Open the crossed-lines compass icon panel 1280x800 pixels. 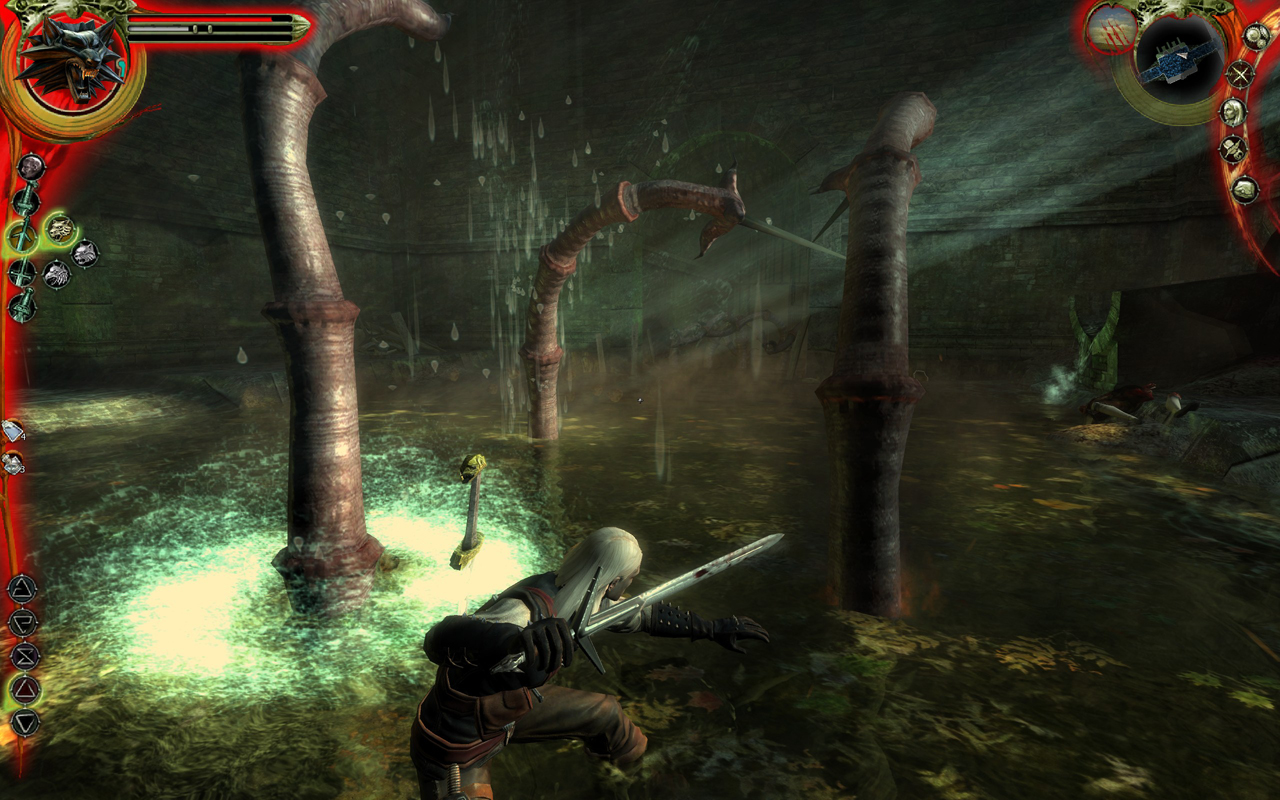coord(1240,74)
